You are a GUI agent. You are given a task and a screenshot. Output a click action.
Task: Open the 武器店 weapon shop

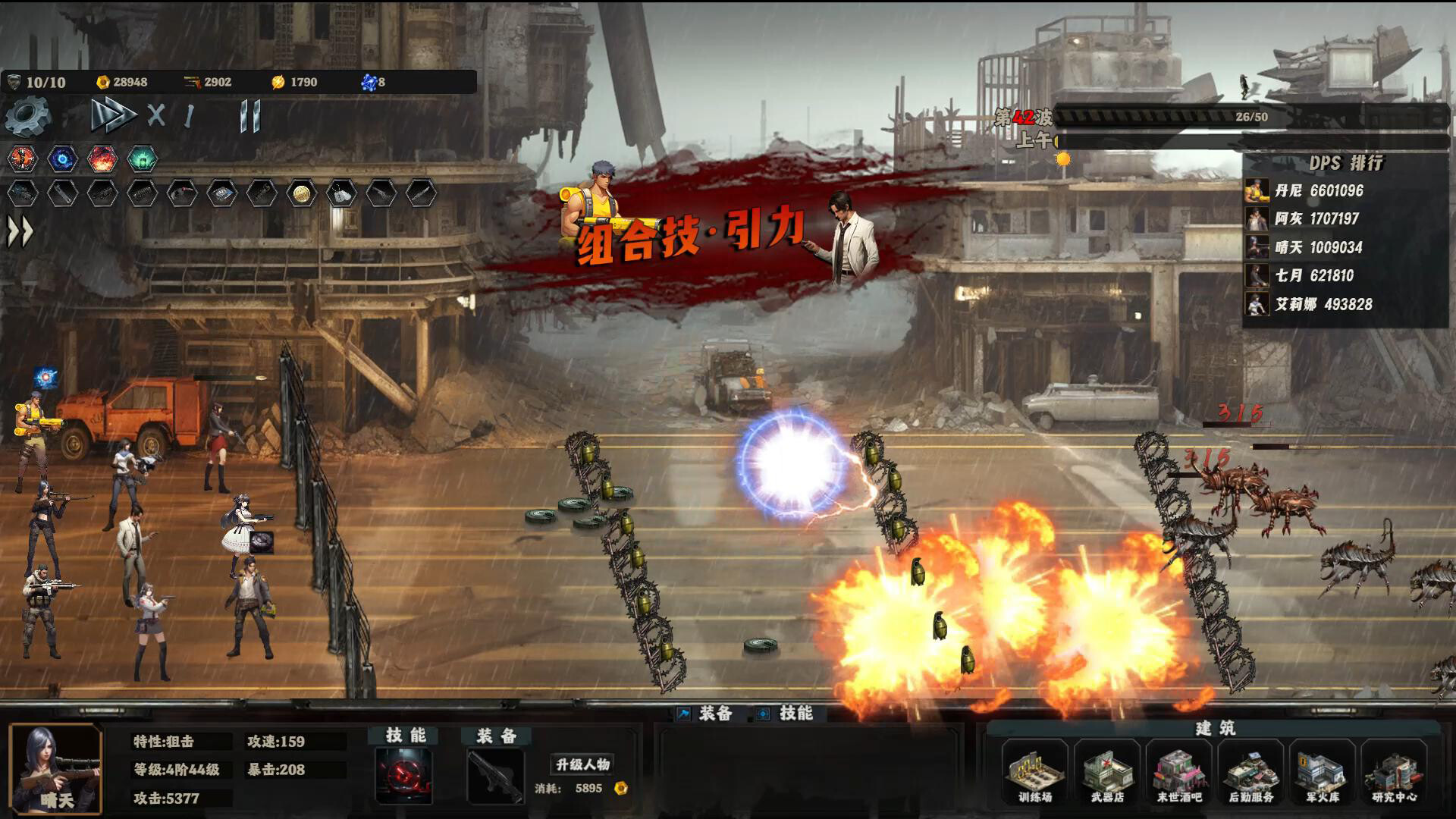(x=1107, y=775)
